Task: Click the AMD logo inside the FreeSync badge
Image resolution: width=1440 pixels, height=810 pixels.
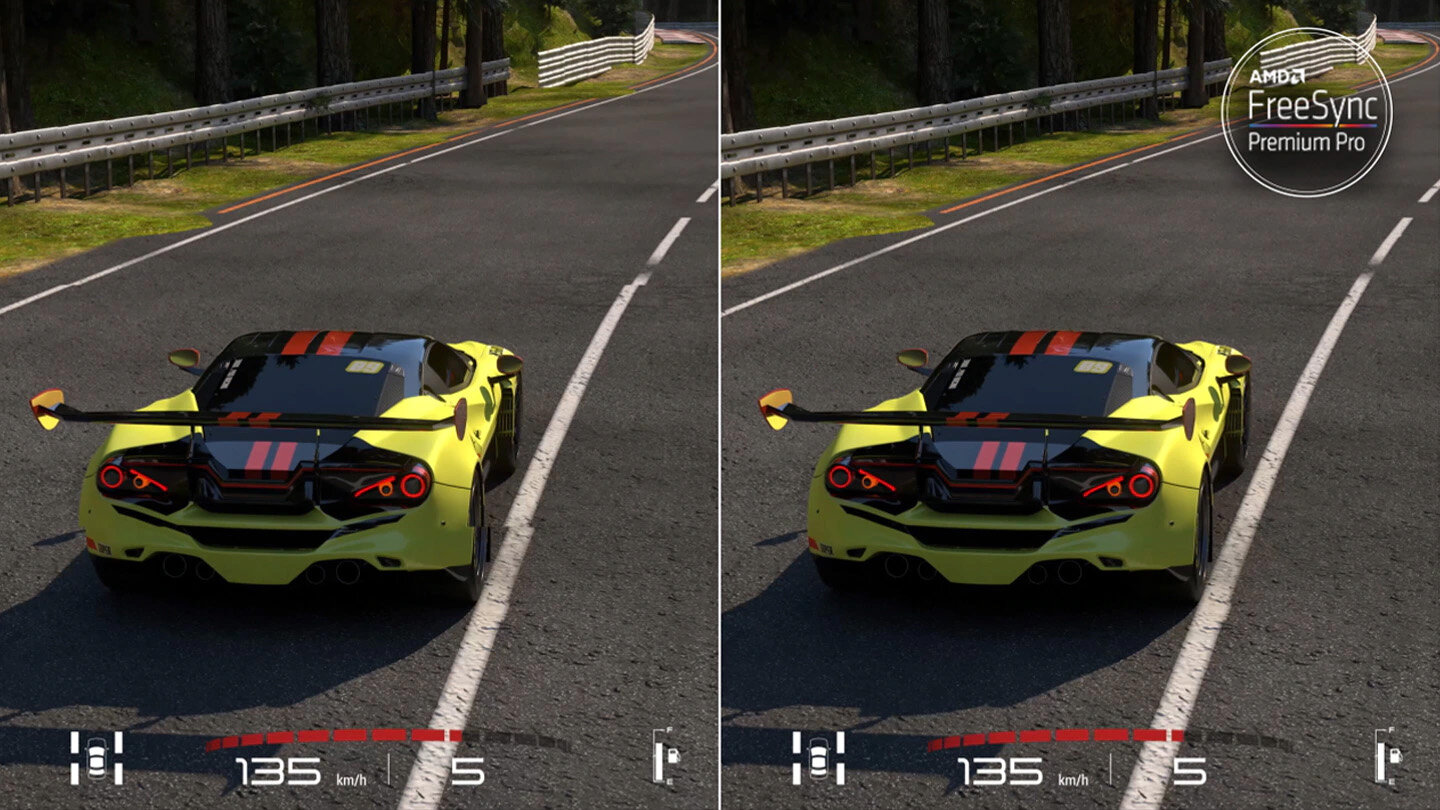Action: [x=1277, y=76]
